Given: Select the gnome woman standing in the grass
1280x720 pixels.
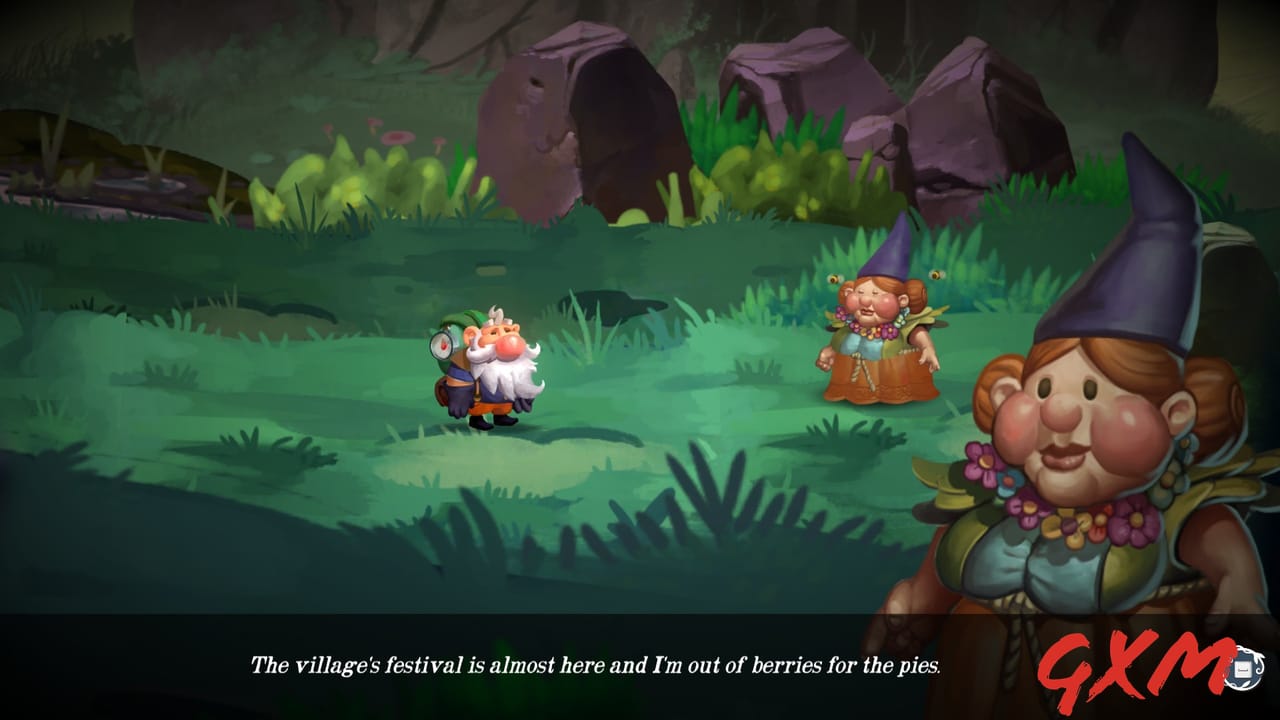Looking at the screenshot, I should [875, 340].
